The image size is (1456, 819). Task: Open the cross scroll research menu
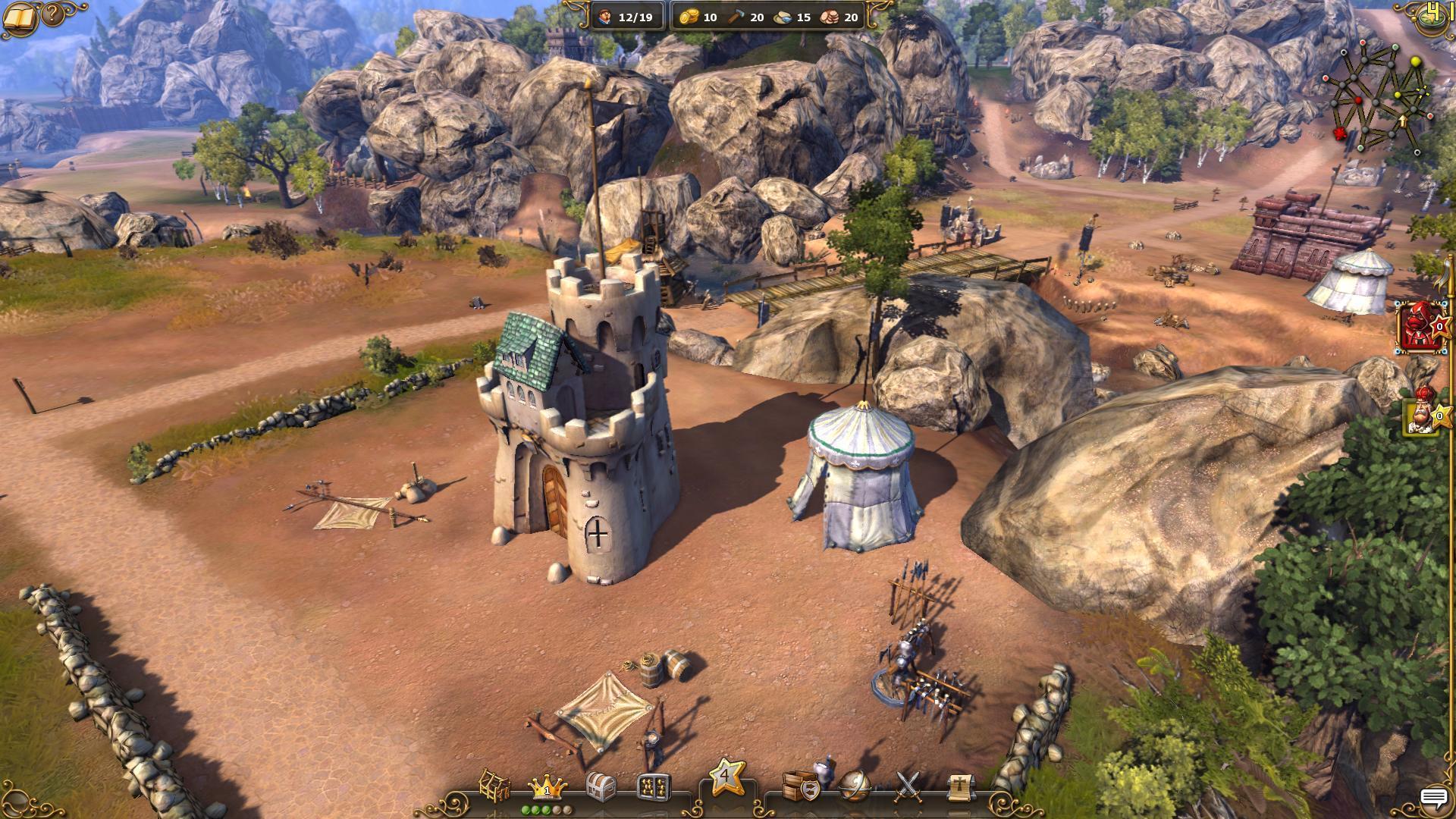click(x=960, y=787)
